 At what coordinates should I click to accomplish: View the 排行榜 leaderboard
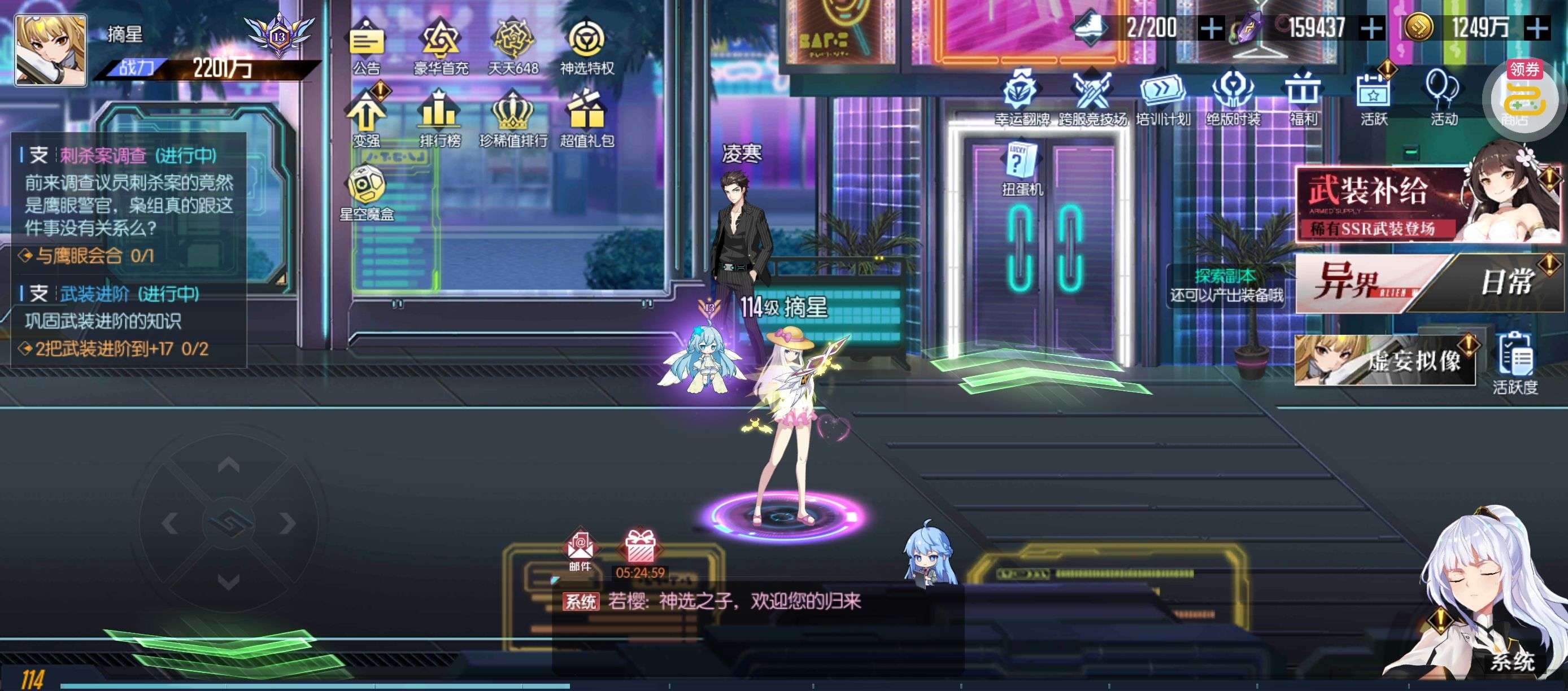tap(439, 117)
